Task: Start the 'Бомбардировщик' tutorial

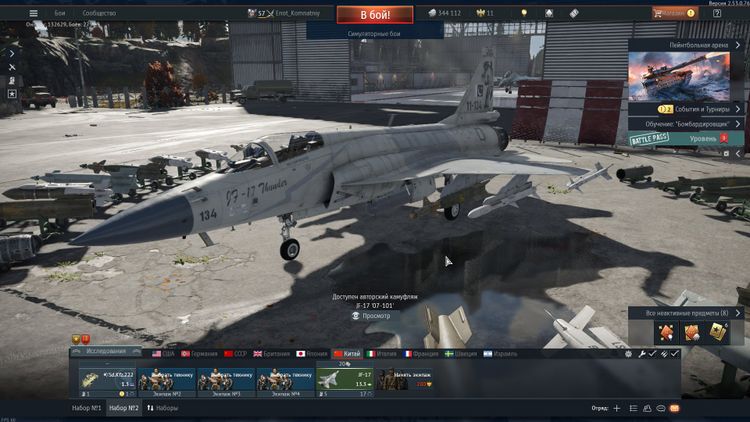Action: coord(686,123)
